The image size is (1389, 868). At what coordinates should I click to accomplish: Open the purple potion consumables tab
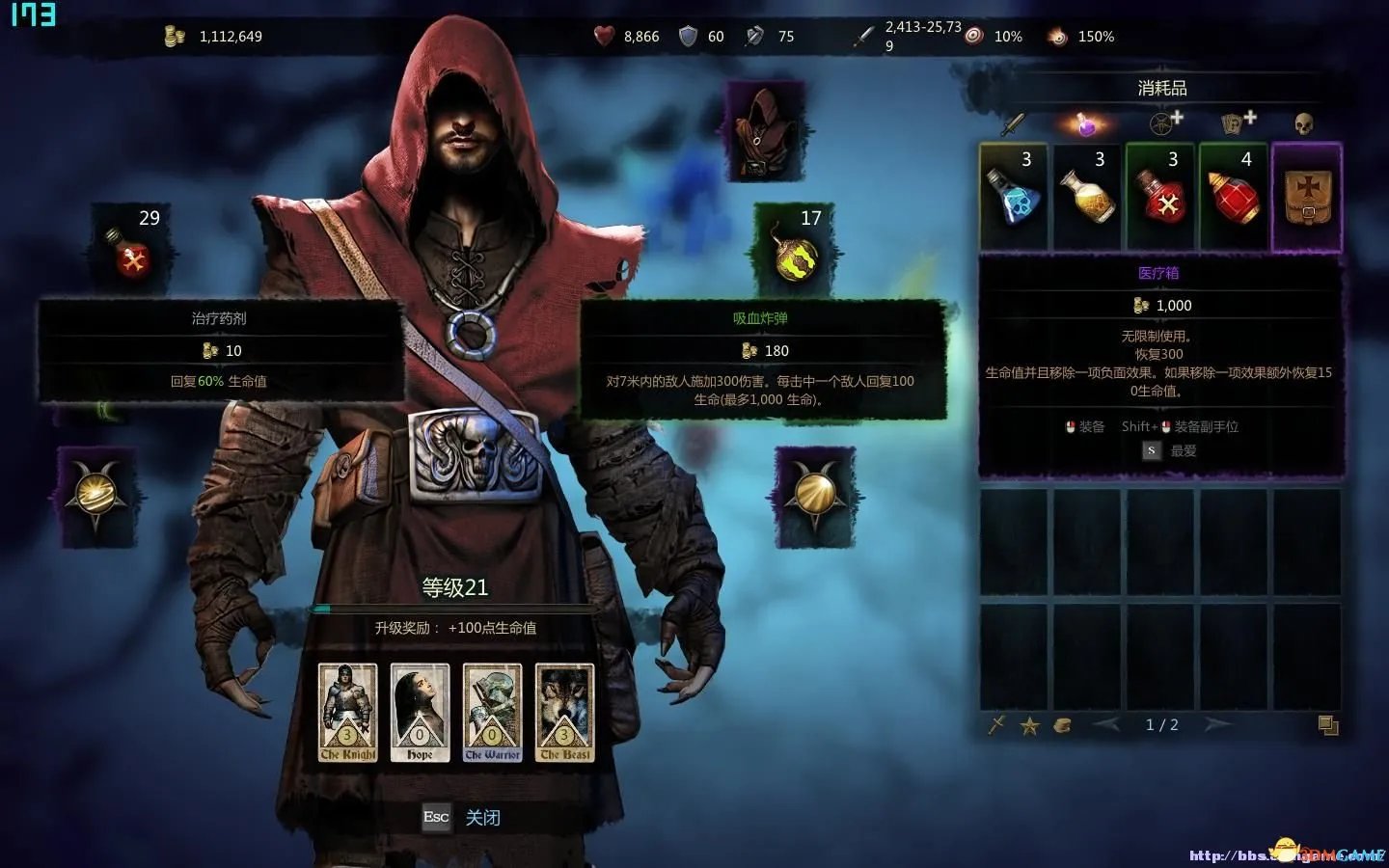[1086, 123]
